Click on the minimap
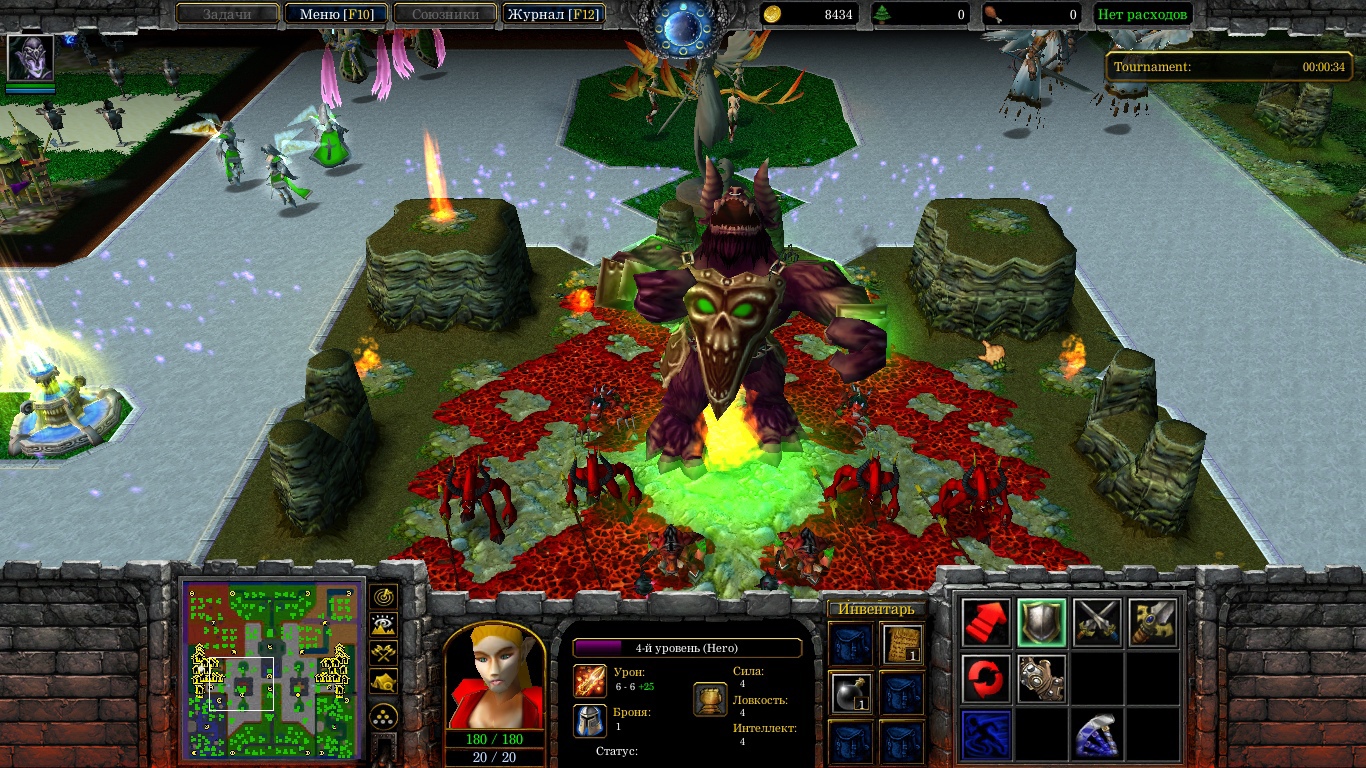This screenshot has width=1366, height=768. 272,670
